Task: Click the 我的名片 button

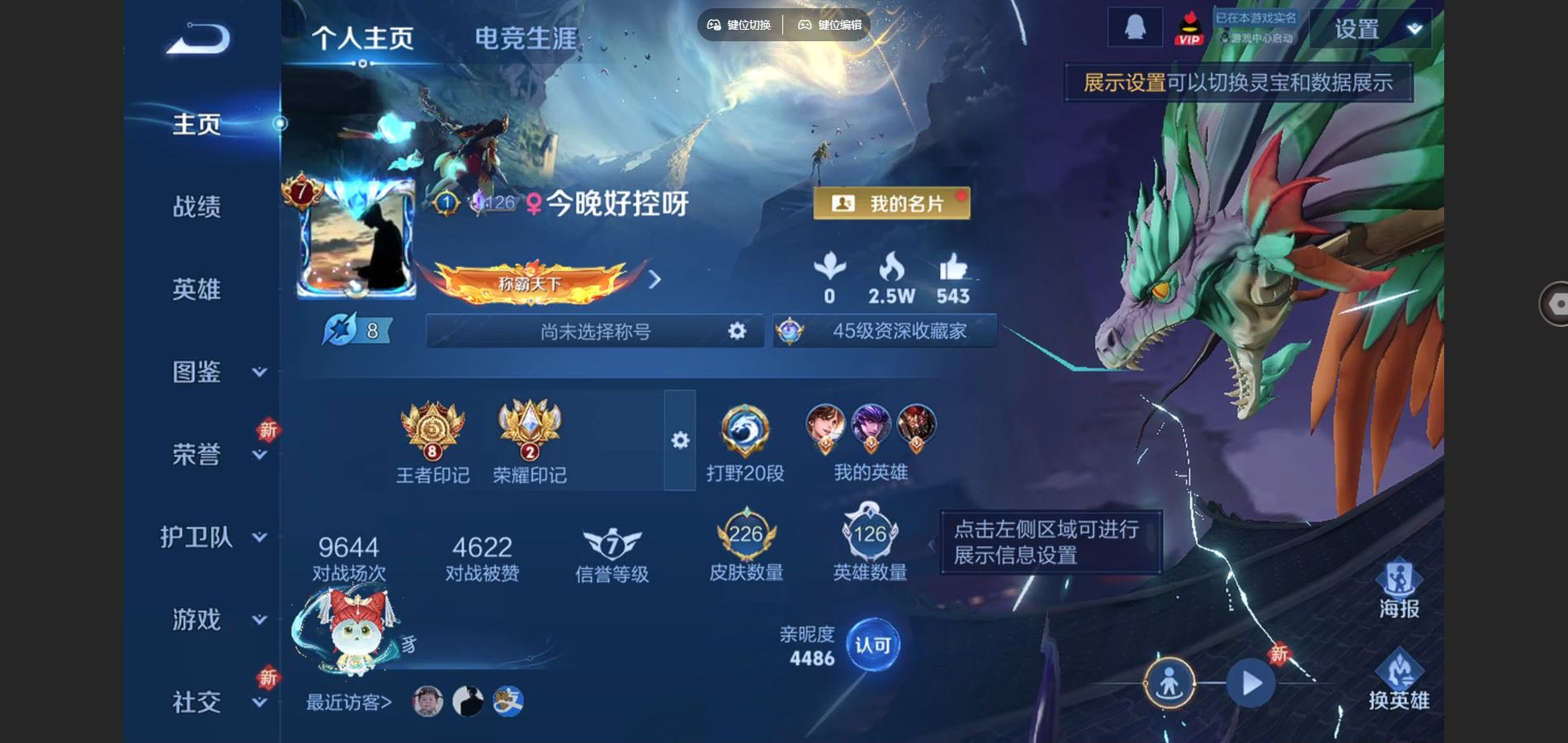Action: 891,202
